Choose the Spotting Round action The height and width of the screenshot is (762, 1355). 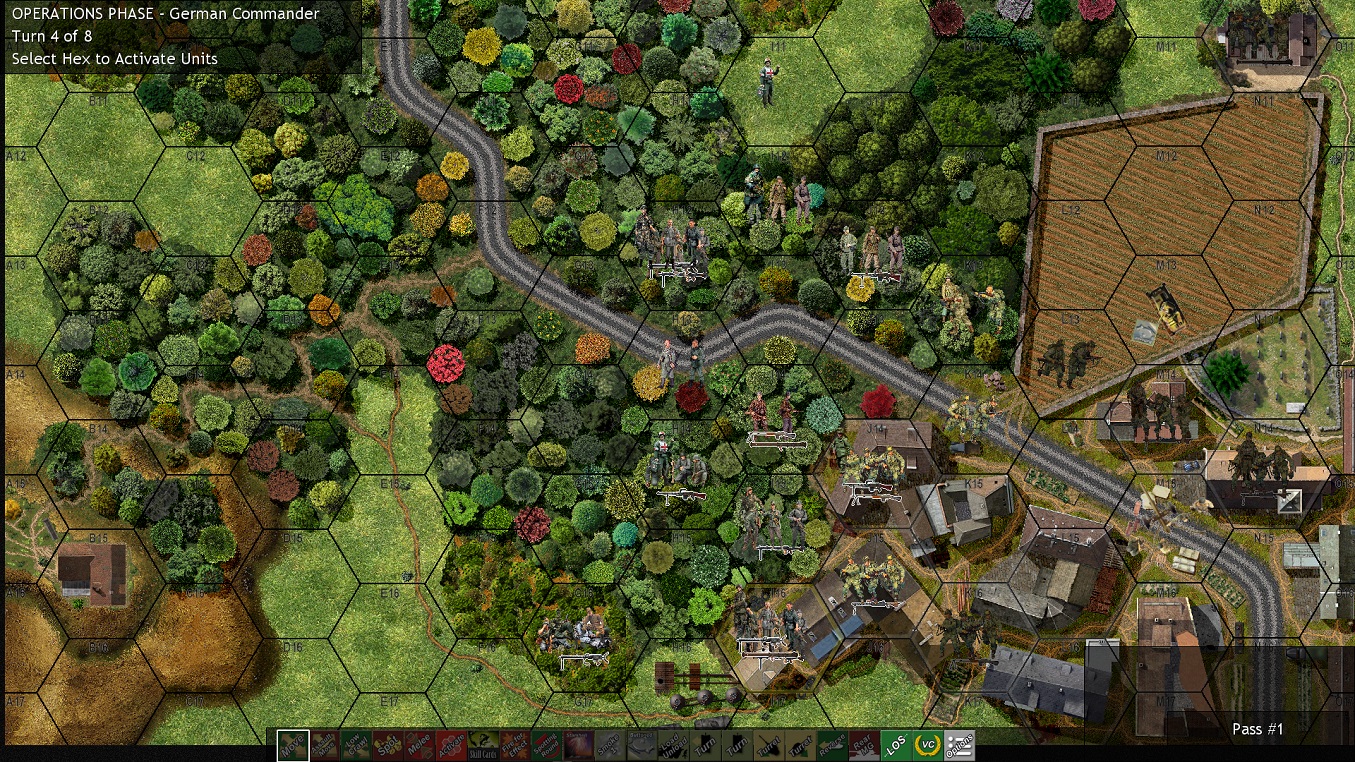point(547,745)
